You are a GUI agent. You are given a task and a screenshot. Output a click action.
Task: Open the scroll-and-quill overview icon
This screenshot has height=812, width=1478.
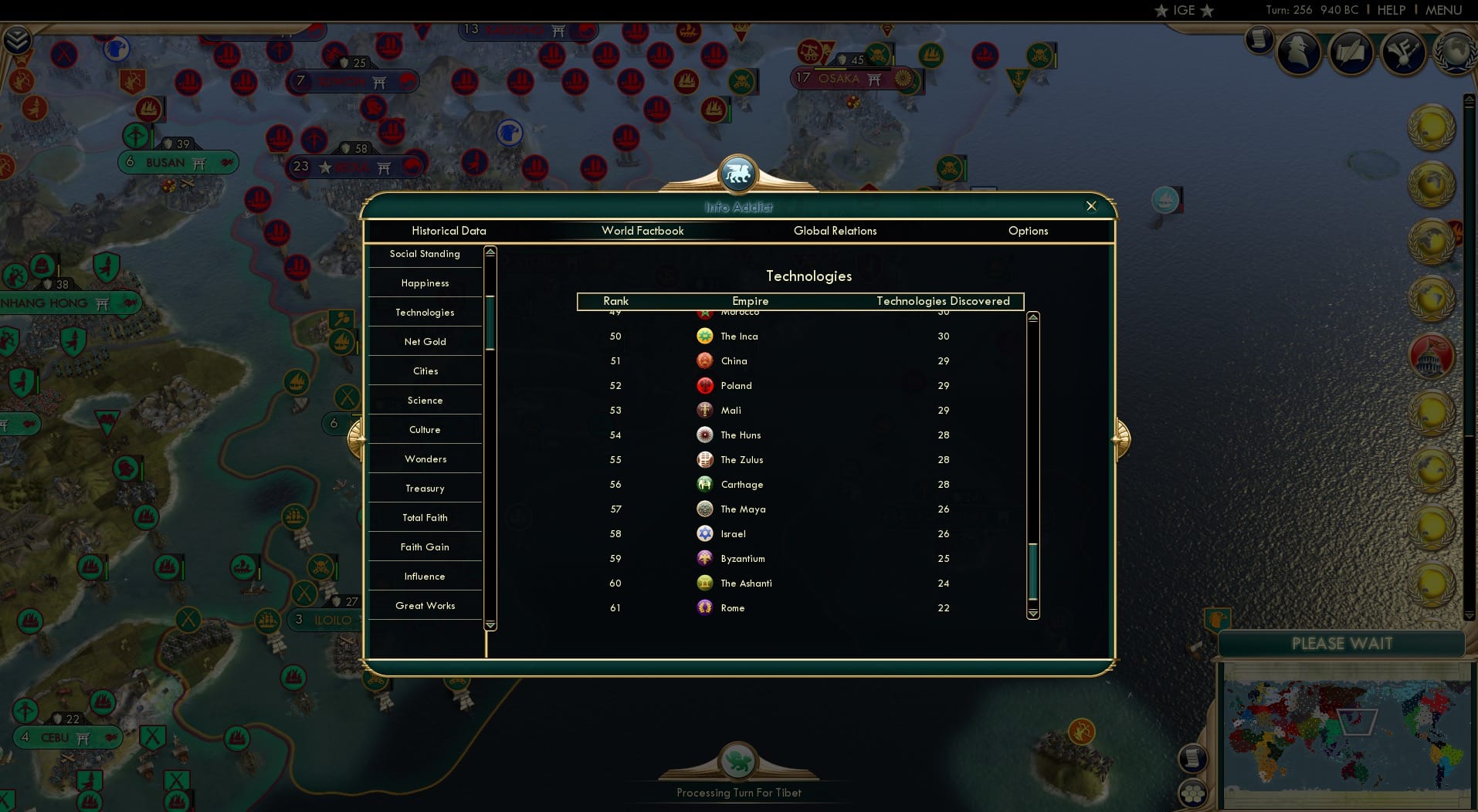(1351, 52)
